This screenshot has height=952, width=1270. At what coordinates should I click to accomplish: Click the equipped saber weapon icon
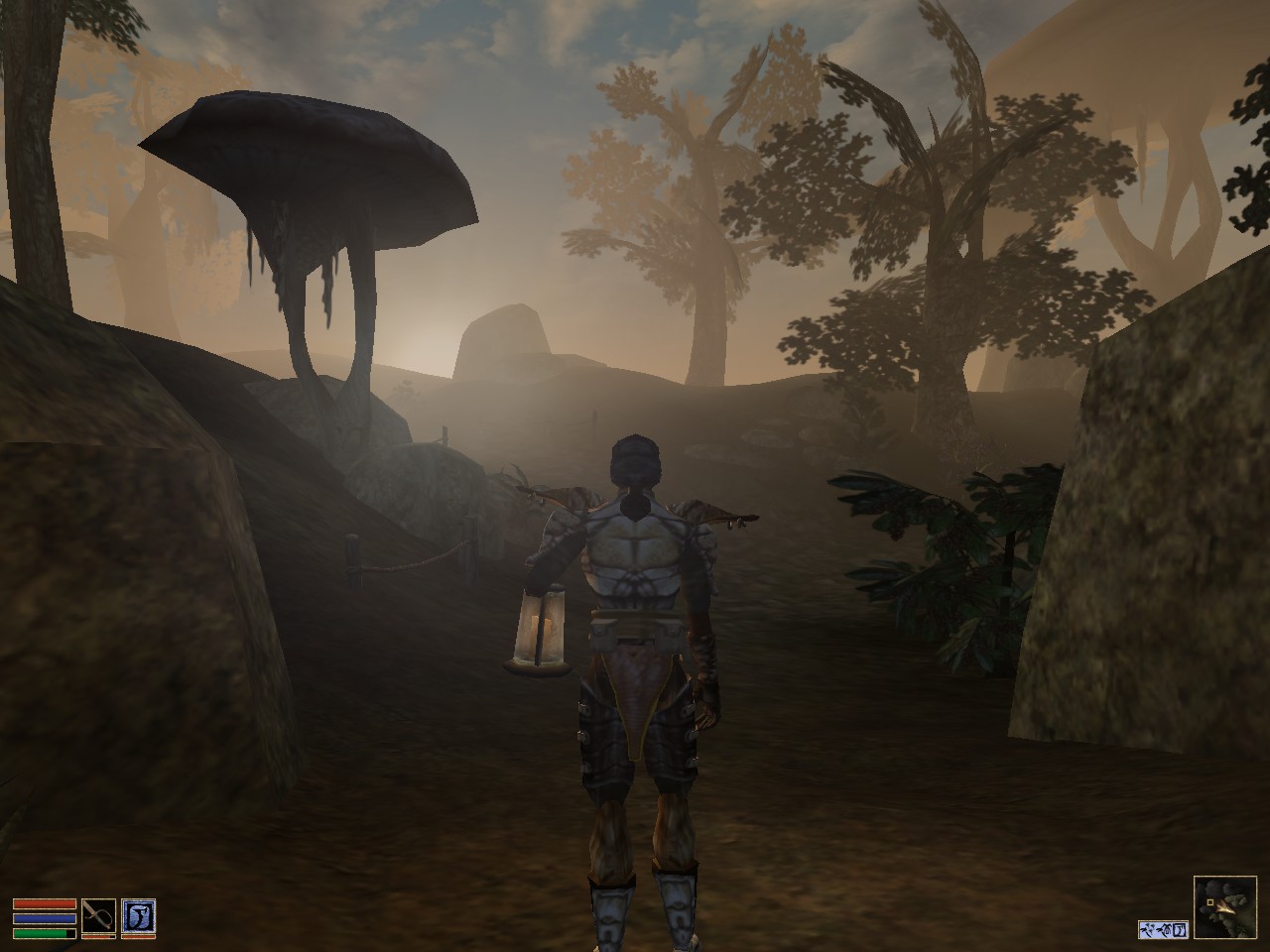pyautogui.click(x=98, y=916)
